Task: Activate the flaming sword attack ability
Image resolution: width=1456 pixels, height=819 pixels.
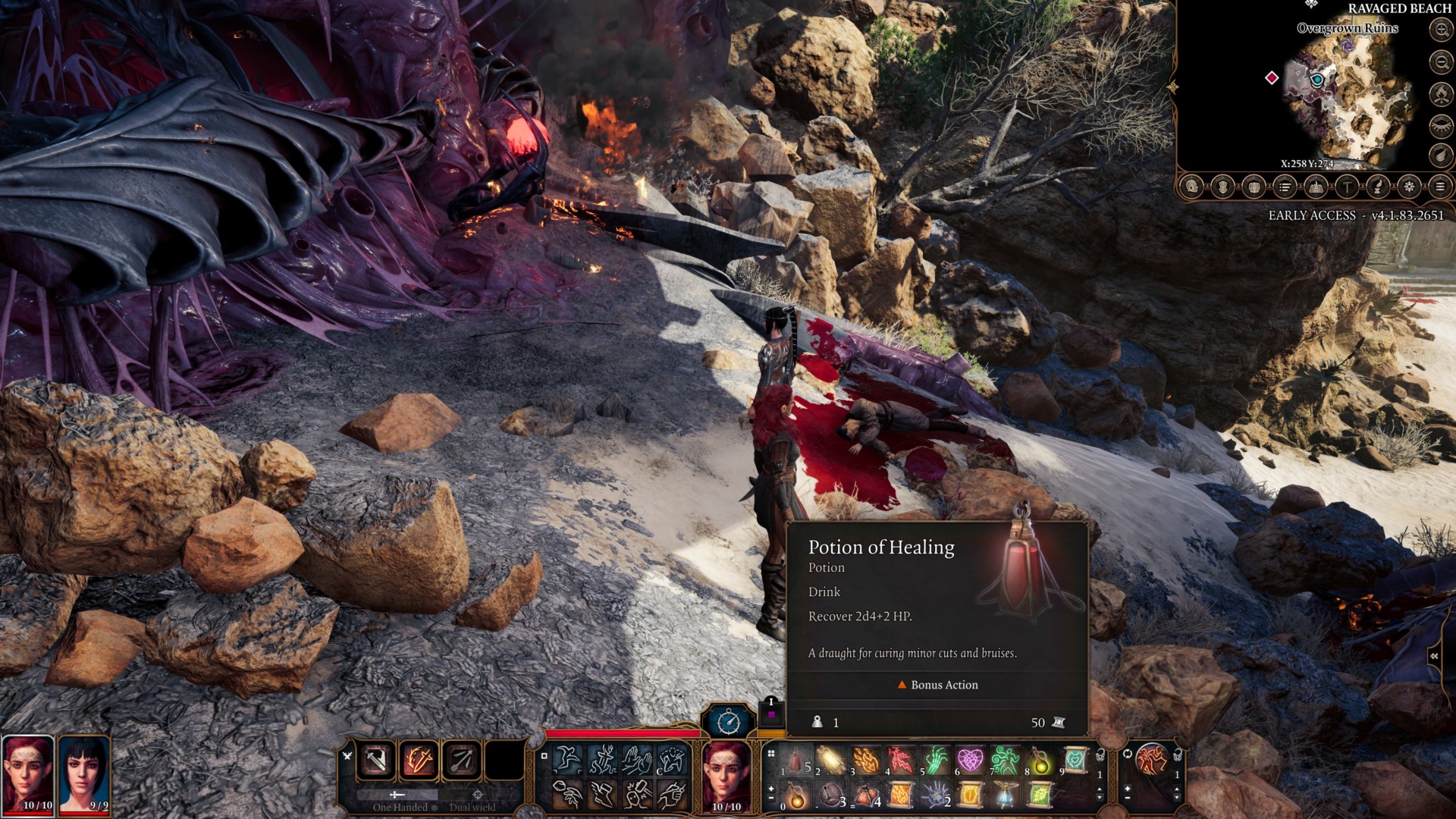Action: [419, 759]
